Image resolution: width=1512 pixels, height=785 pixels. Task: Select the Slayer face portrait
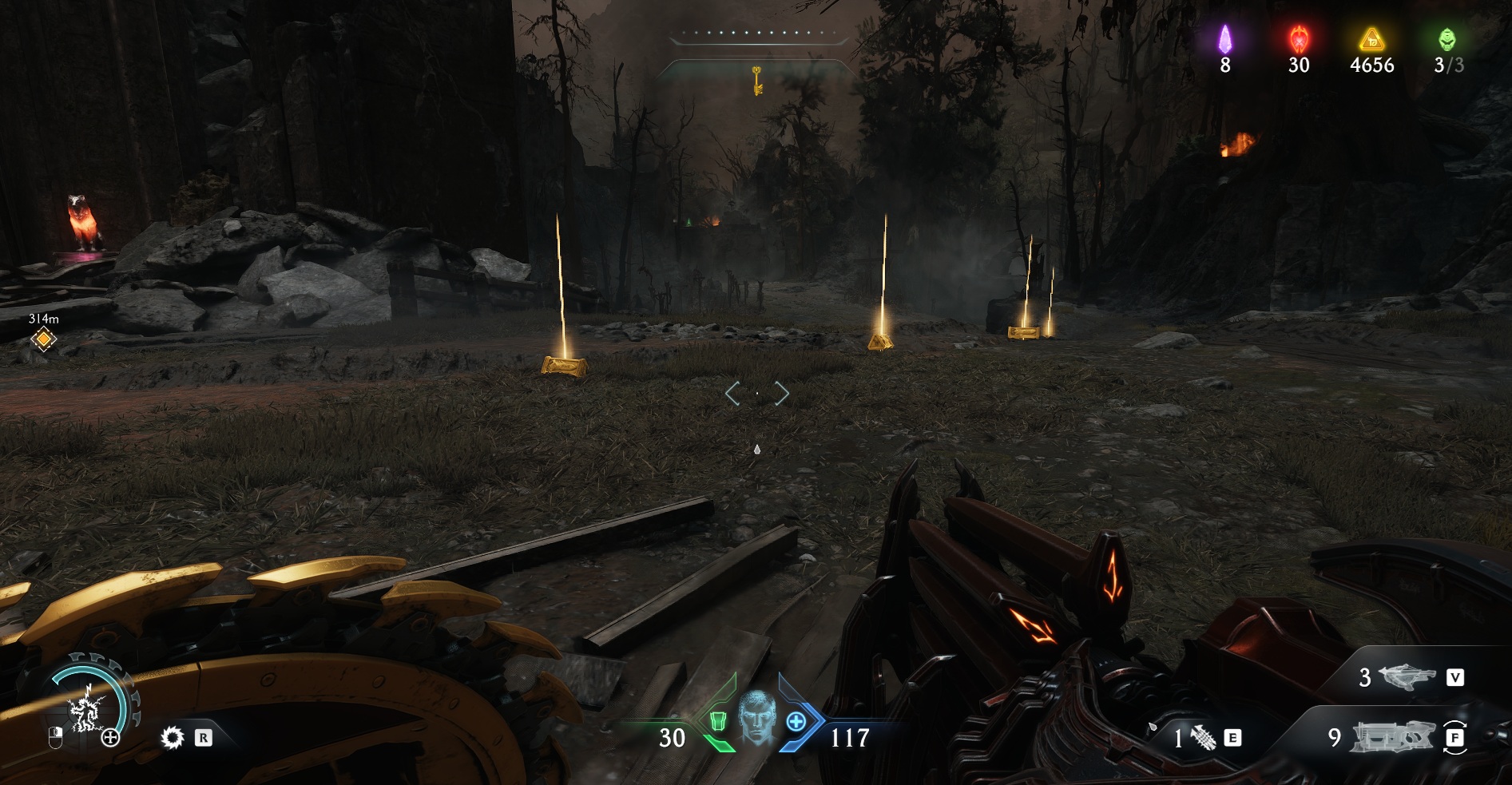pos(756,719)
